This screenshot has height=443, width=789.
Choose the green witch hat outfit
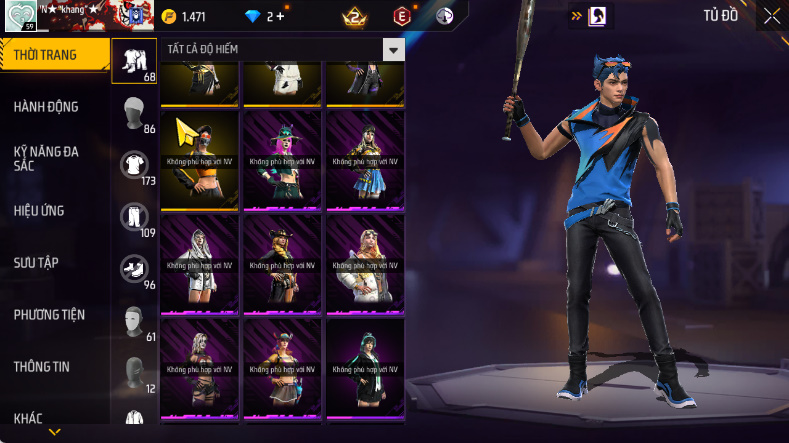(282, 159)
